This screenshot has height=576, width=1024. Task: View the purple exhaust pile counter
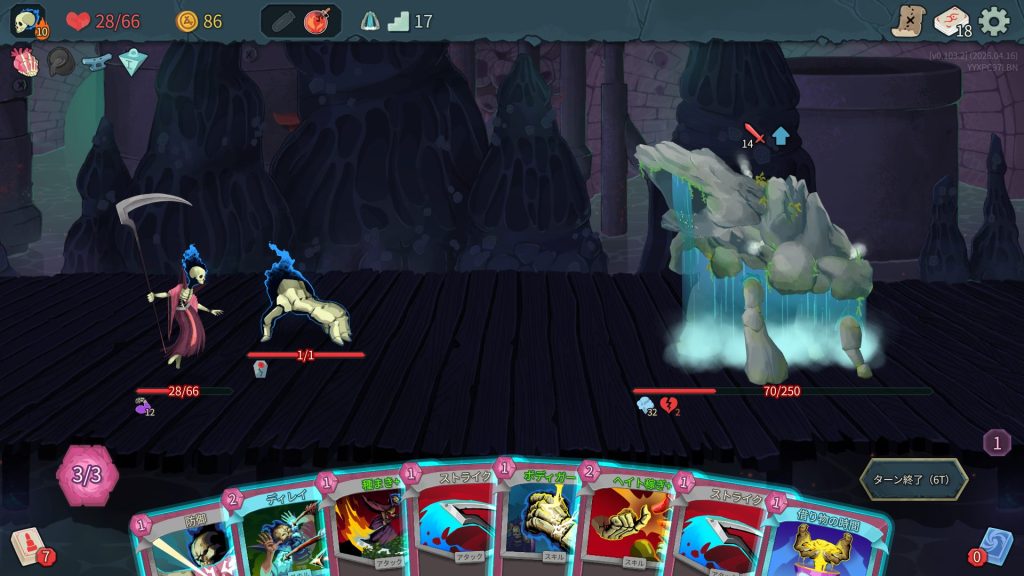click(x=996, y=442)
